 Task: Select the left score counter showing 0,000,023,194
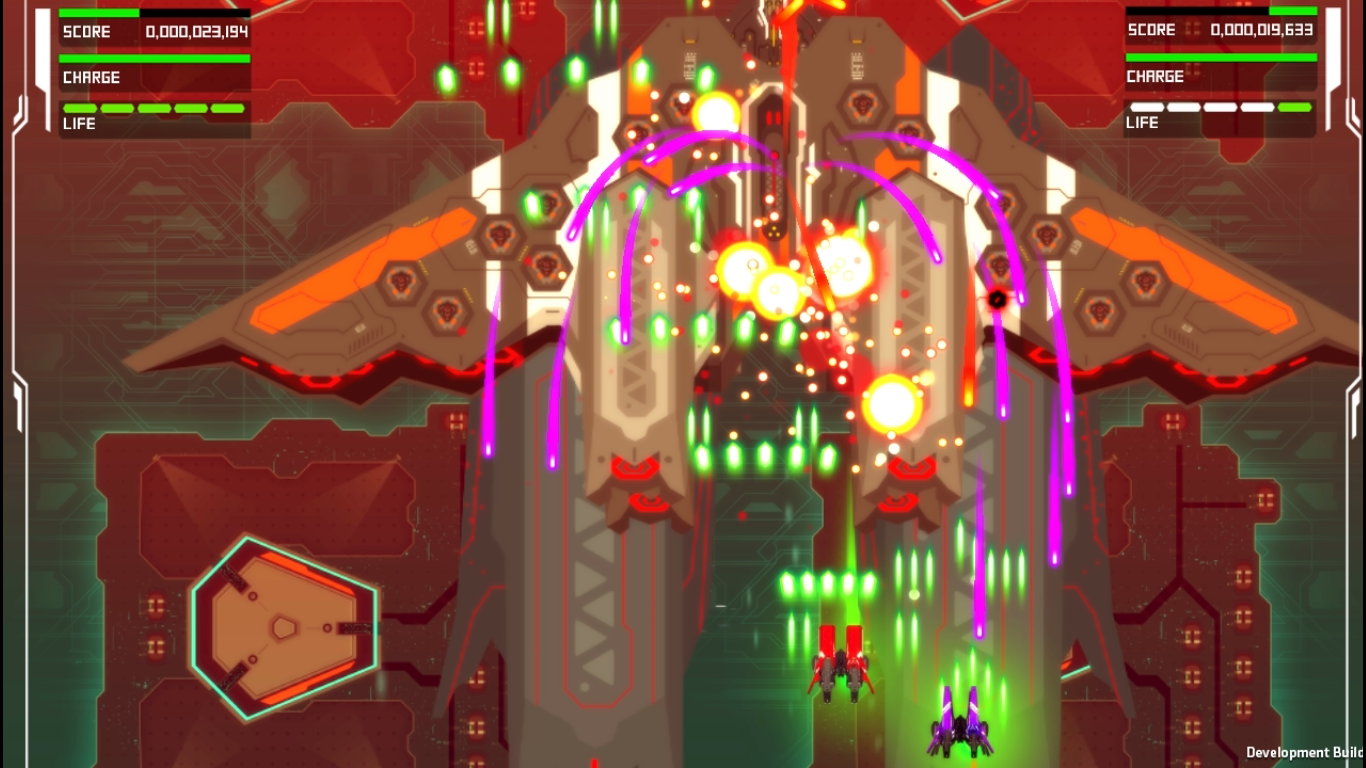tap(198, 31)
